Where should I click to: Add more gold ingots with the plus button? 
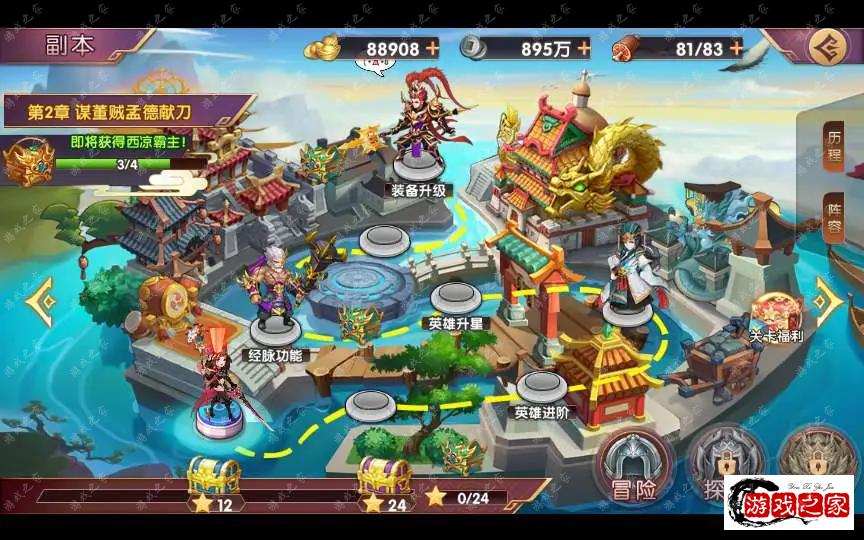432,48
